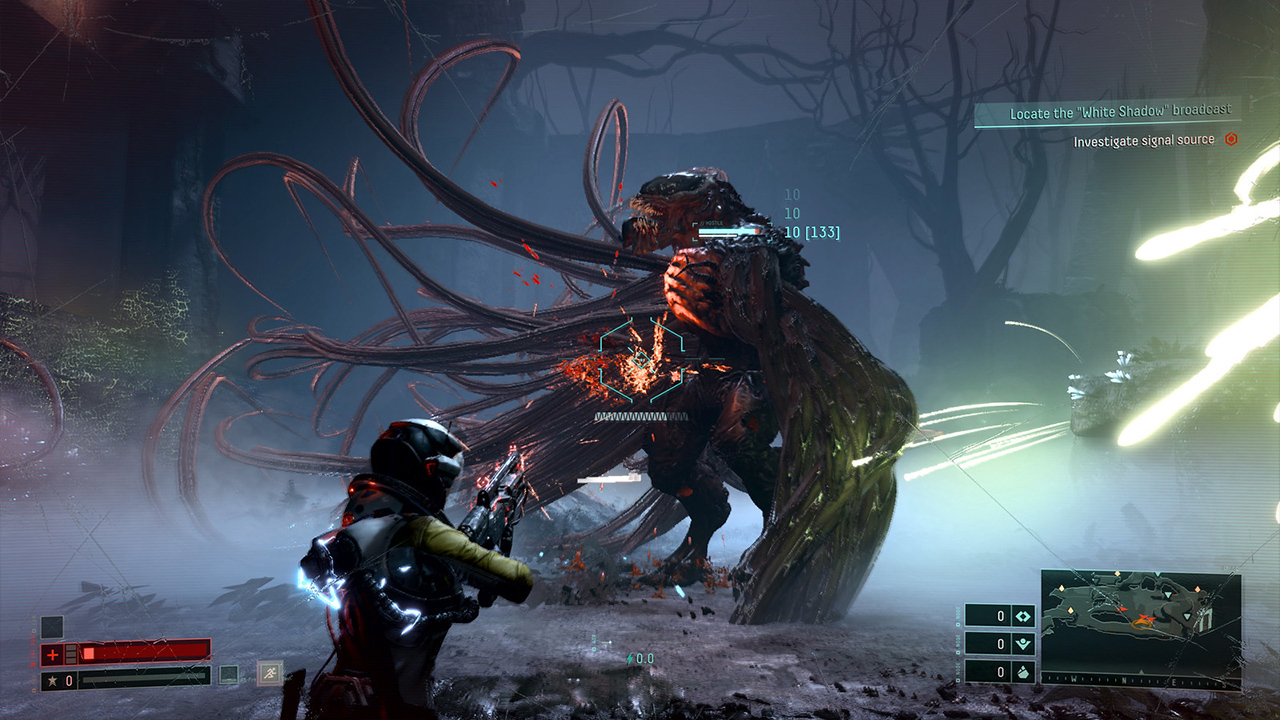Open the minimap panel
1280x720 pixels.
pyautogui.click(x=1140, y=620)
